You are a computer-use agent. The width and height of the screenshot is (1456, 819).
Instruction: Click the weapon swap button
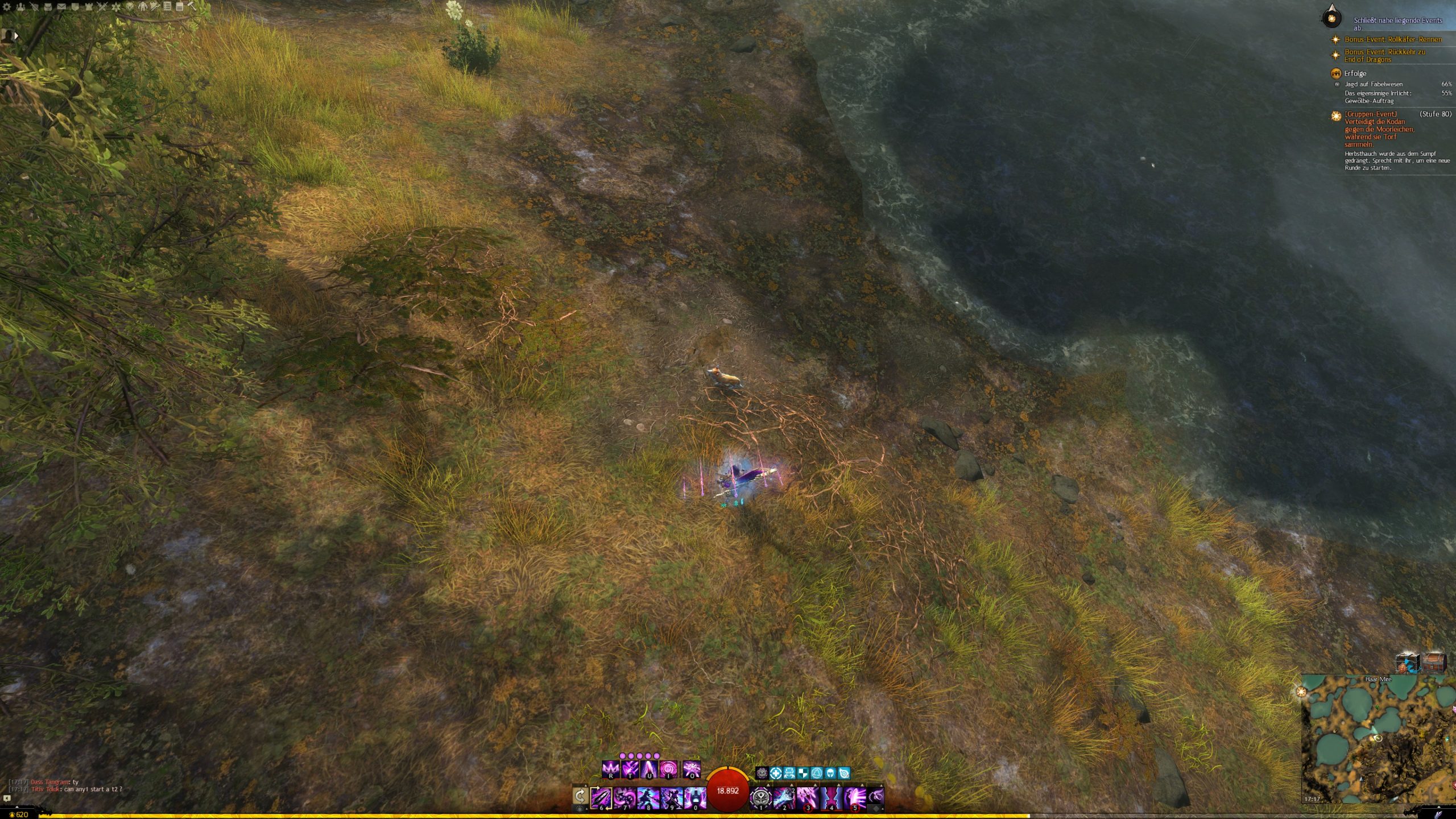point(580,796)
